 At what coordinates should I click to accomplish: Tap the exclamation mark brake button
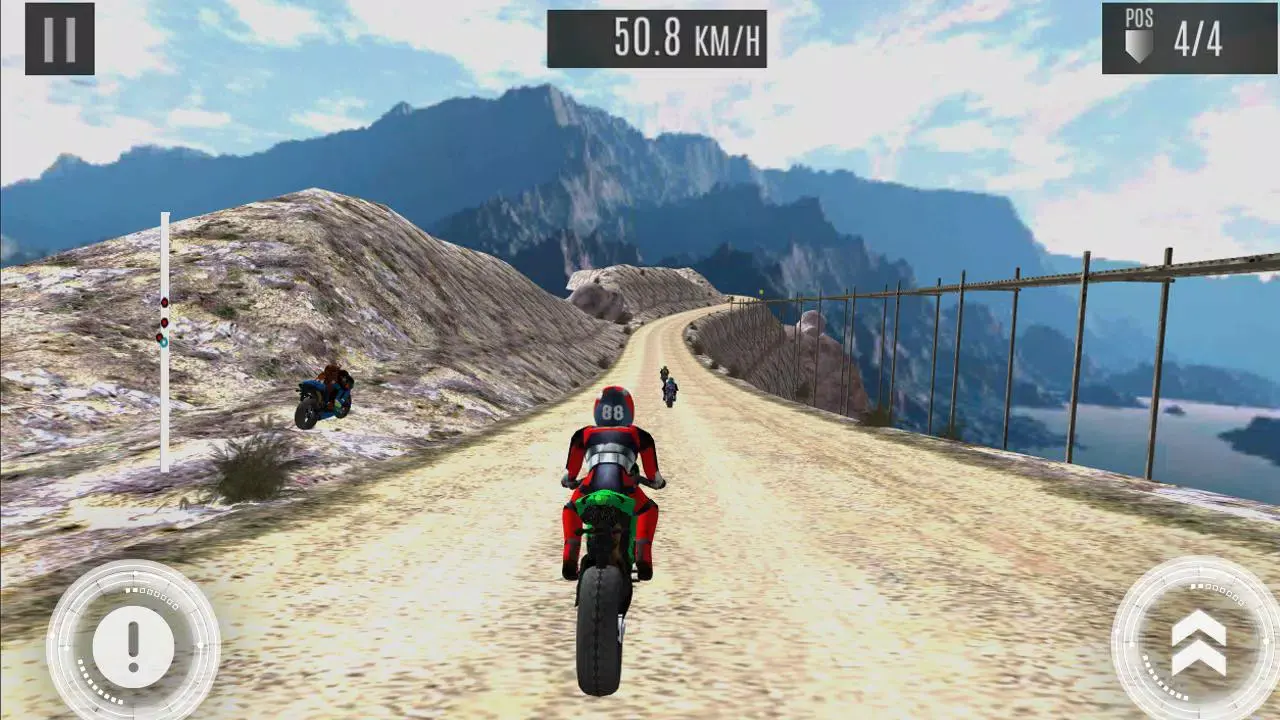tap(133, 645)
